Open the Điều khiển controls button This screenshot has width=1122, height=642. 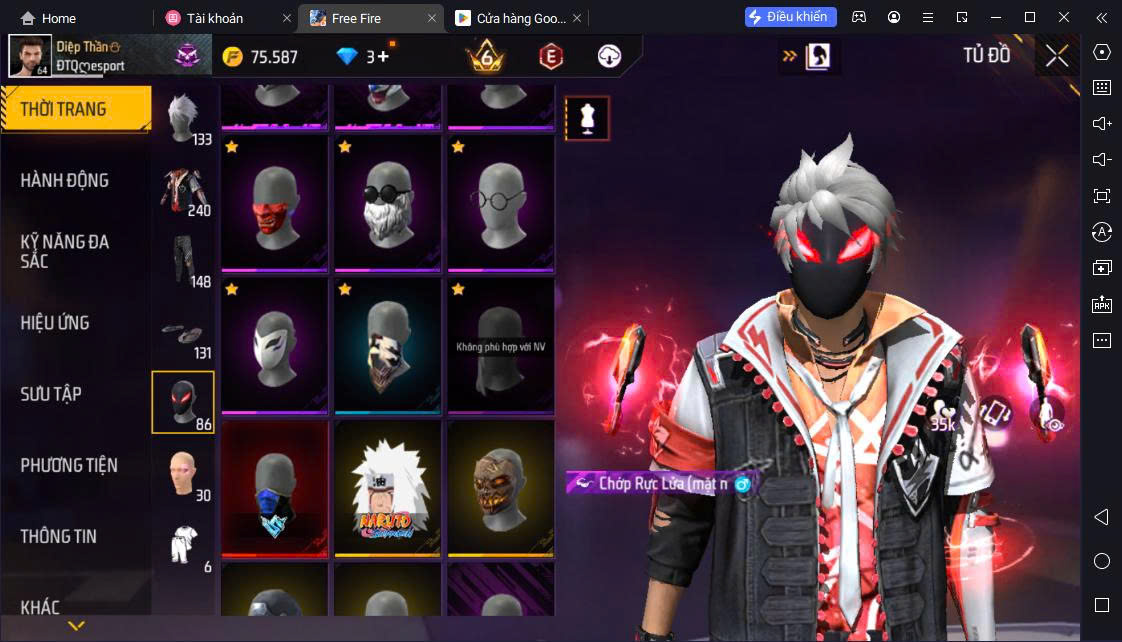[790, 17]
